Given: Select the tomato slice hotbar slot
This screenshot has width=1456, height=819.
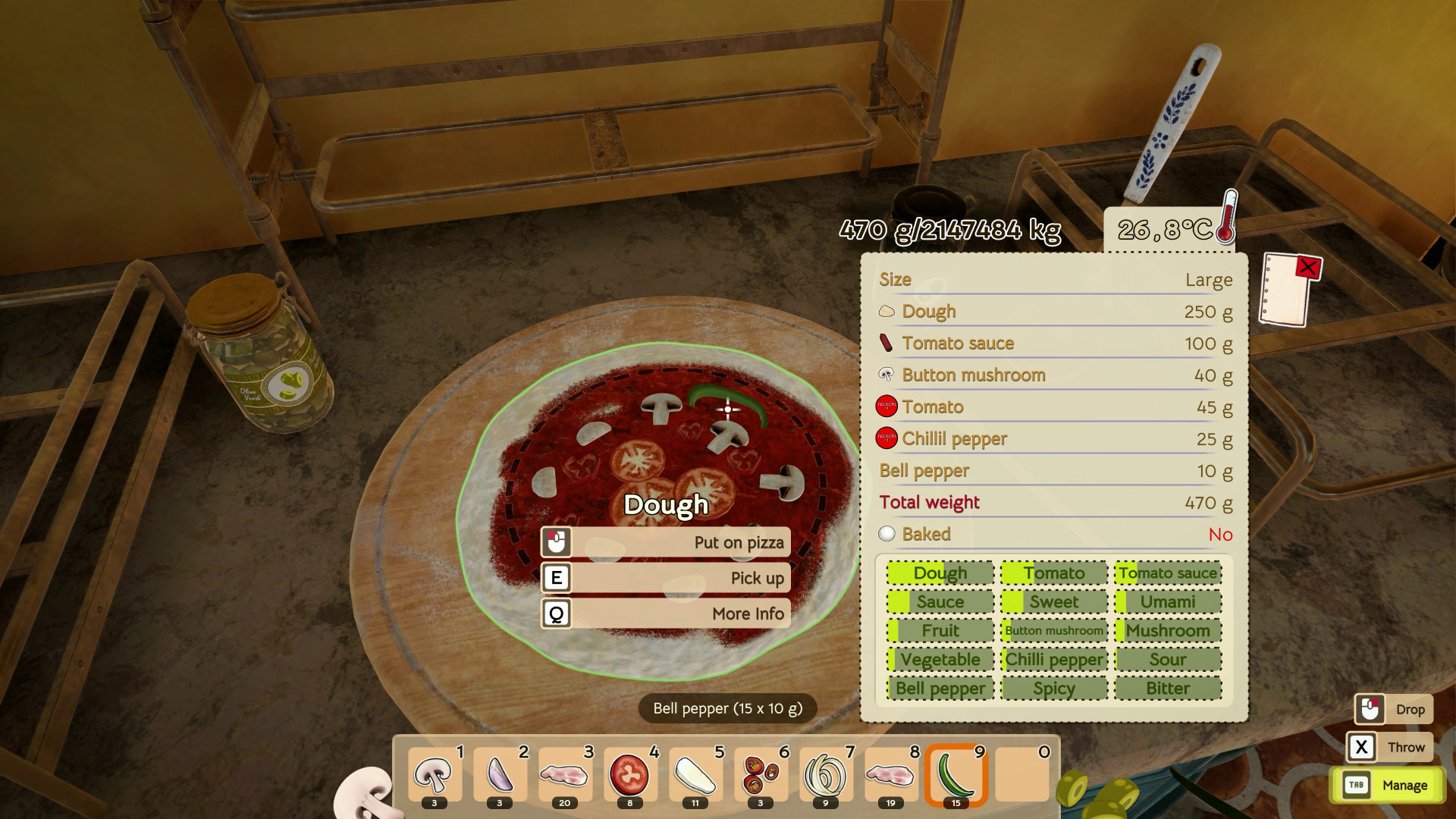Looking at the screenshot, I should [x=630, y=776].
